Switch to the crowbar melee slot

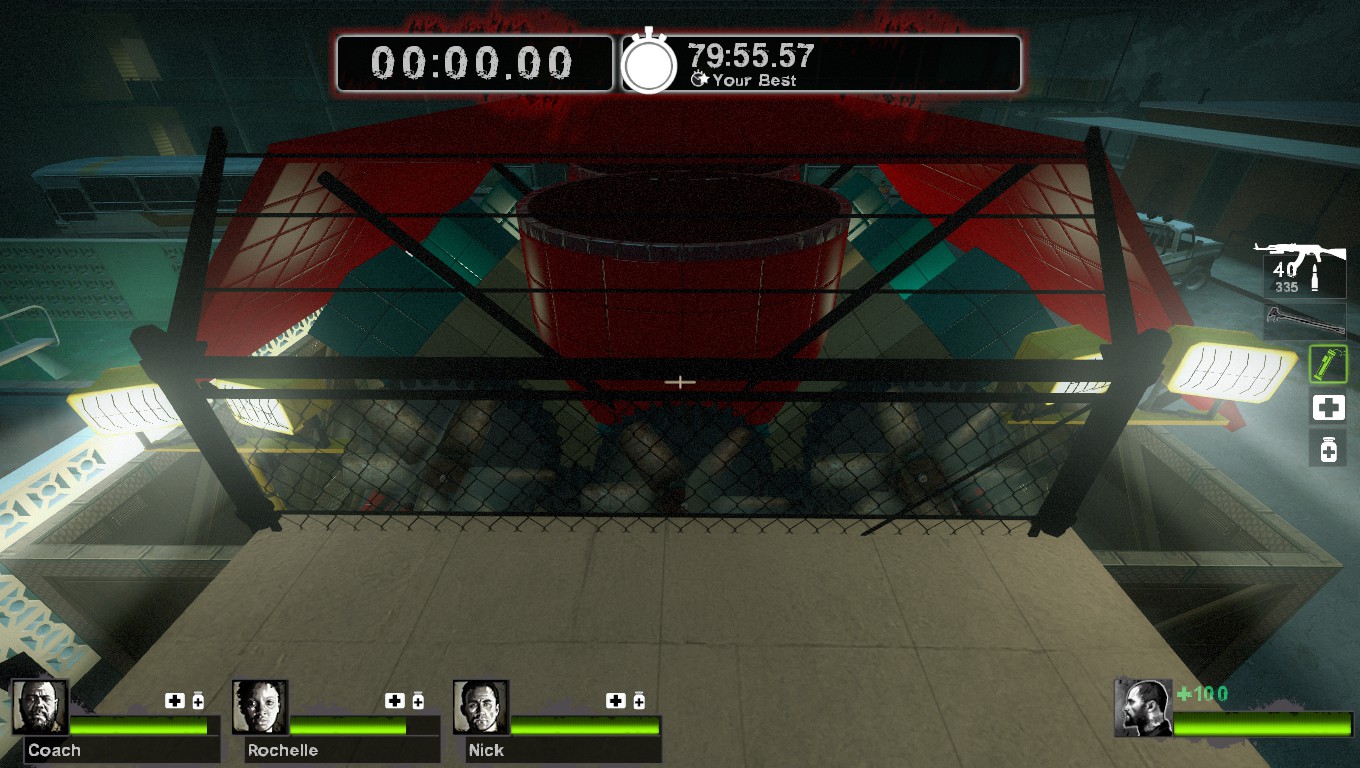1304,320
